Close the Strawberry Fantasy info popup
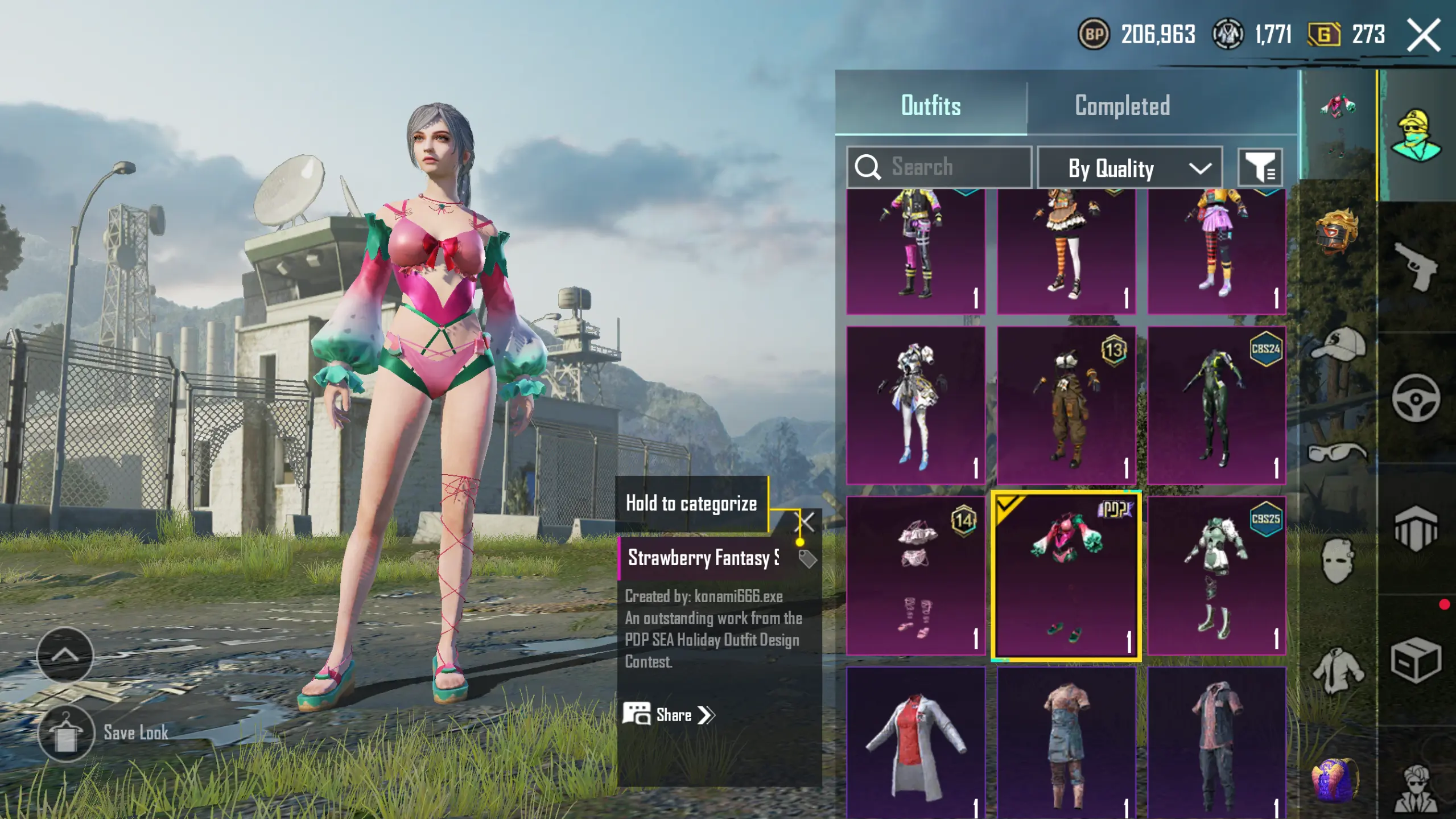Image resolution: width=1456 pixels, height=819 pixels. (x=806, y=521)
